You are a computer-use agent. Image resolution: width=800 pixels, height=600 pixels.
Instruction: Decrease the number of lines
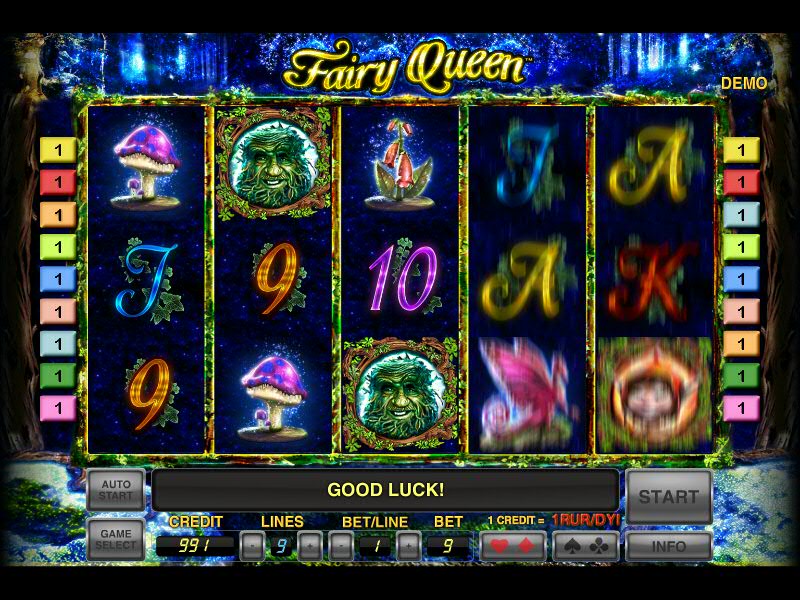[x=252, y=546]
